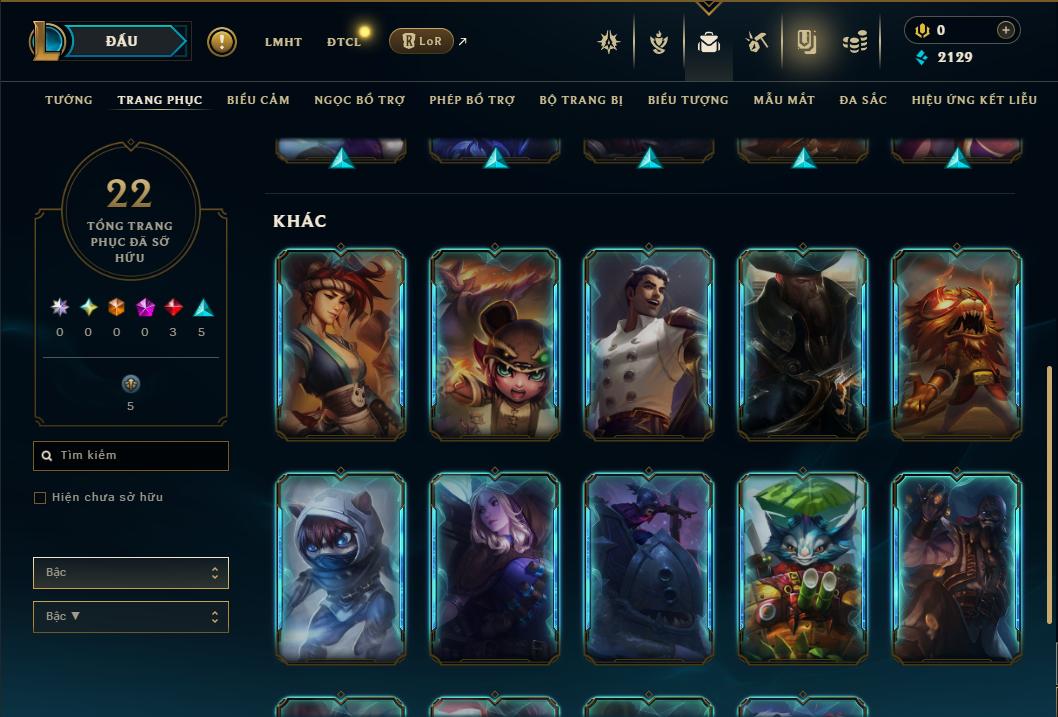
Task: Open the TƯỚNG collection tab
Action: click(69, 100)
